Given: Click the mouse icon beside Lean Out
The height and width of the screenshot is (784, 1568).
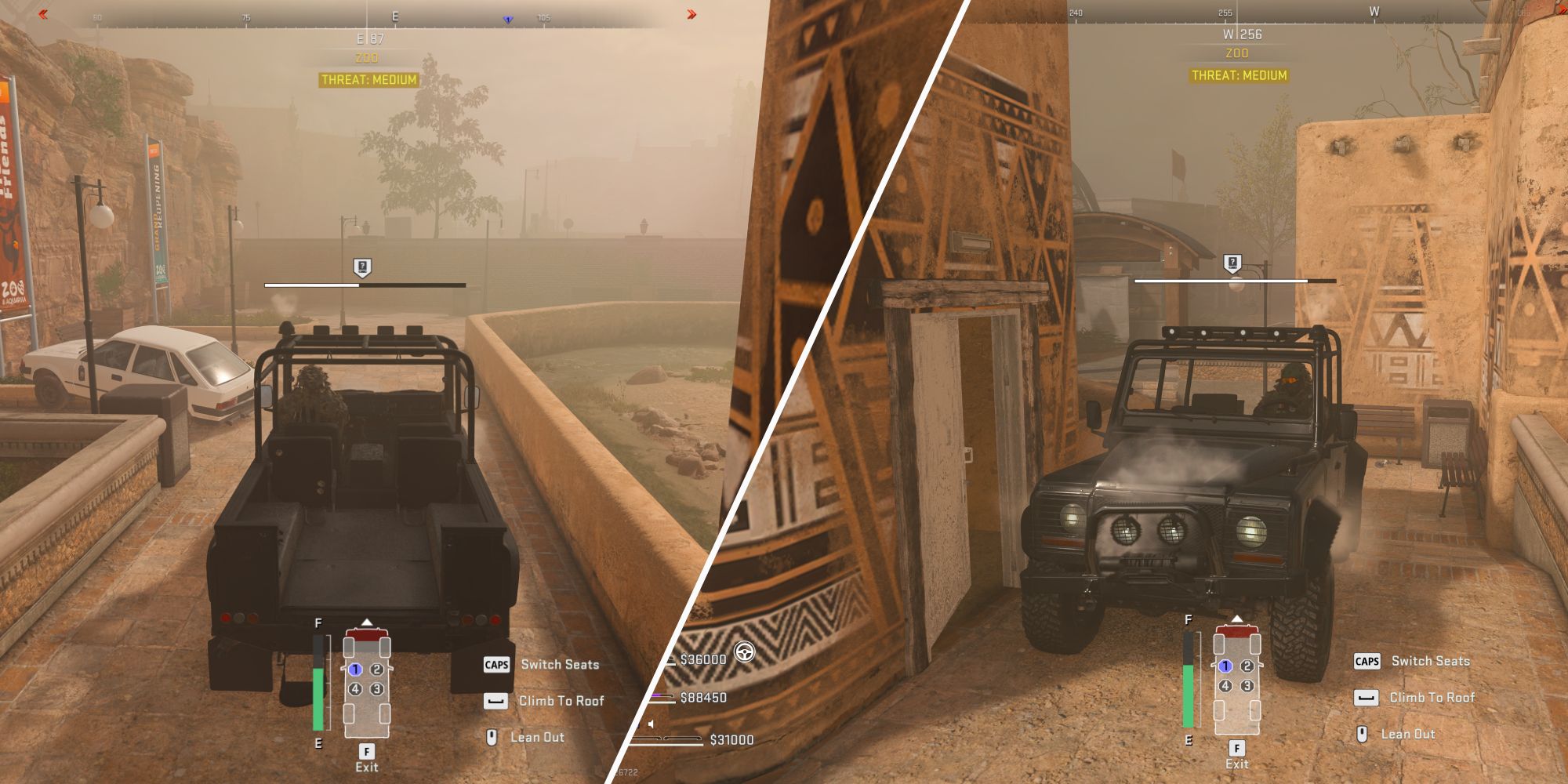Looking at the screenshot, I should [x=493, y=737].
